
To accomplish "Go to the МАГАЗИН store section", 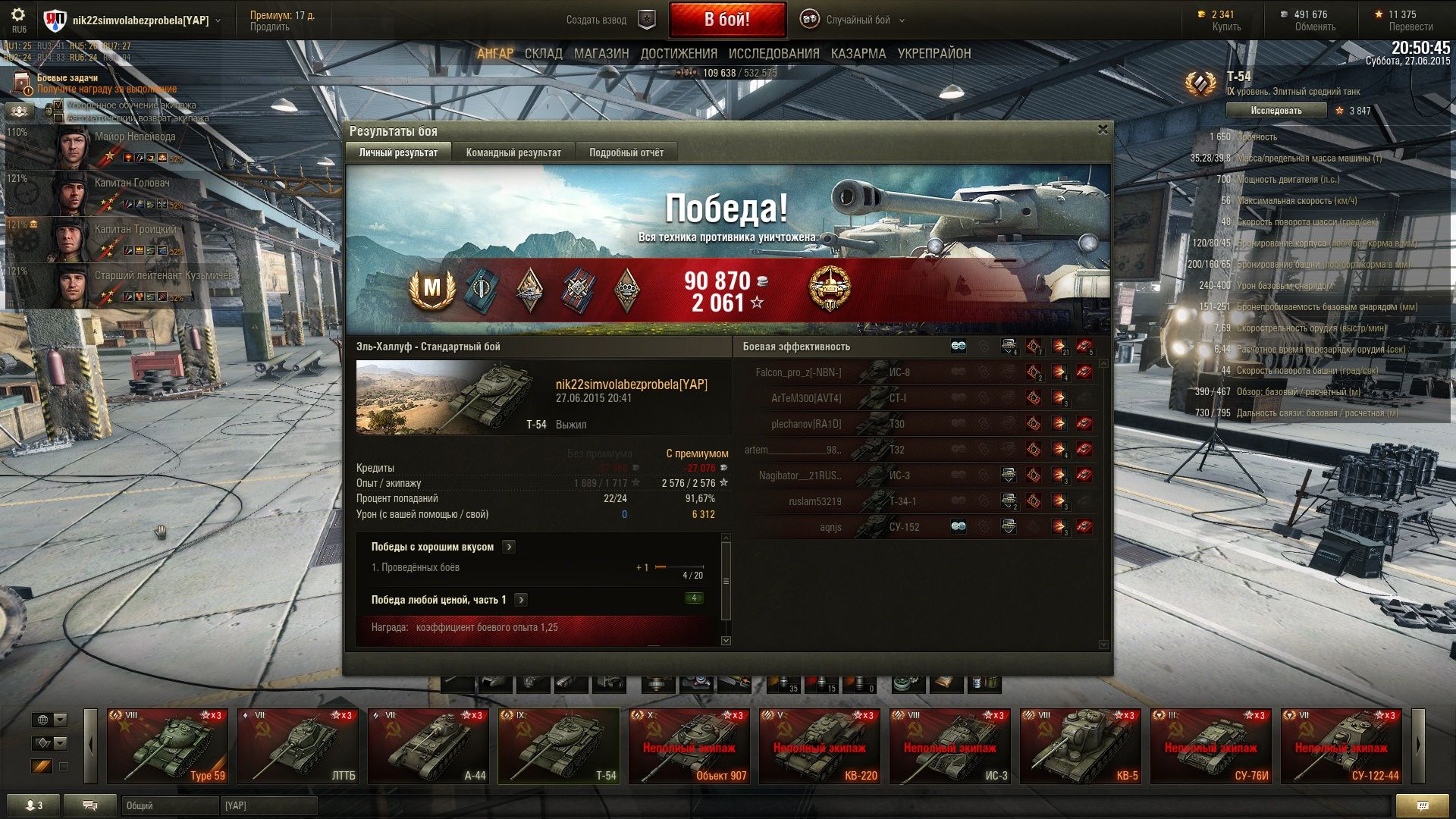I will pyautogui.click(x=601, y=54).
